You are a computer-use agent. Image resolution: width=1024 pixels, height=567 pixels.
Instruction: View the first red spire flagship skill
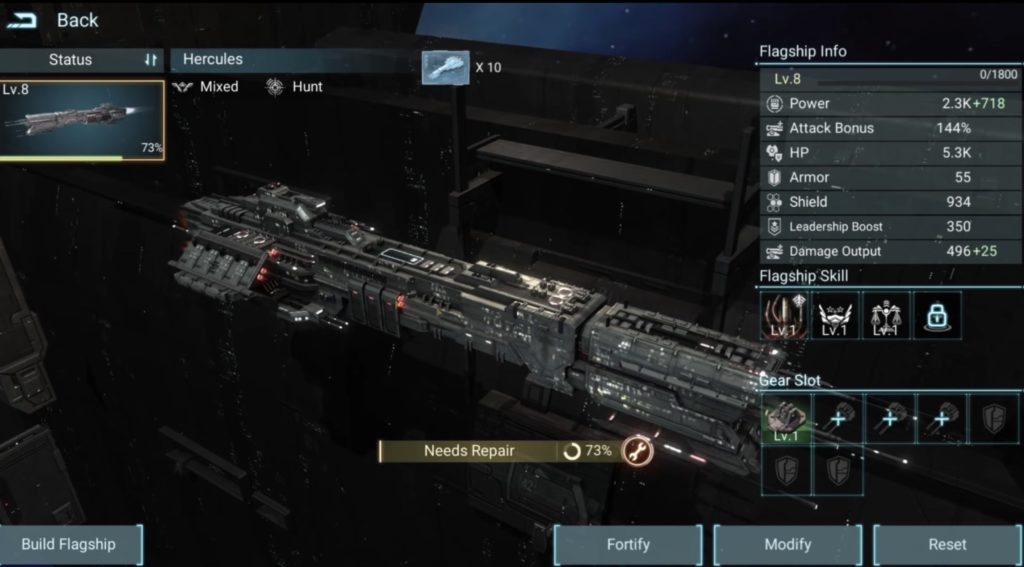coord(784,316)
